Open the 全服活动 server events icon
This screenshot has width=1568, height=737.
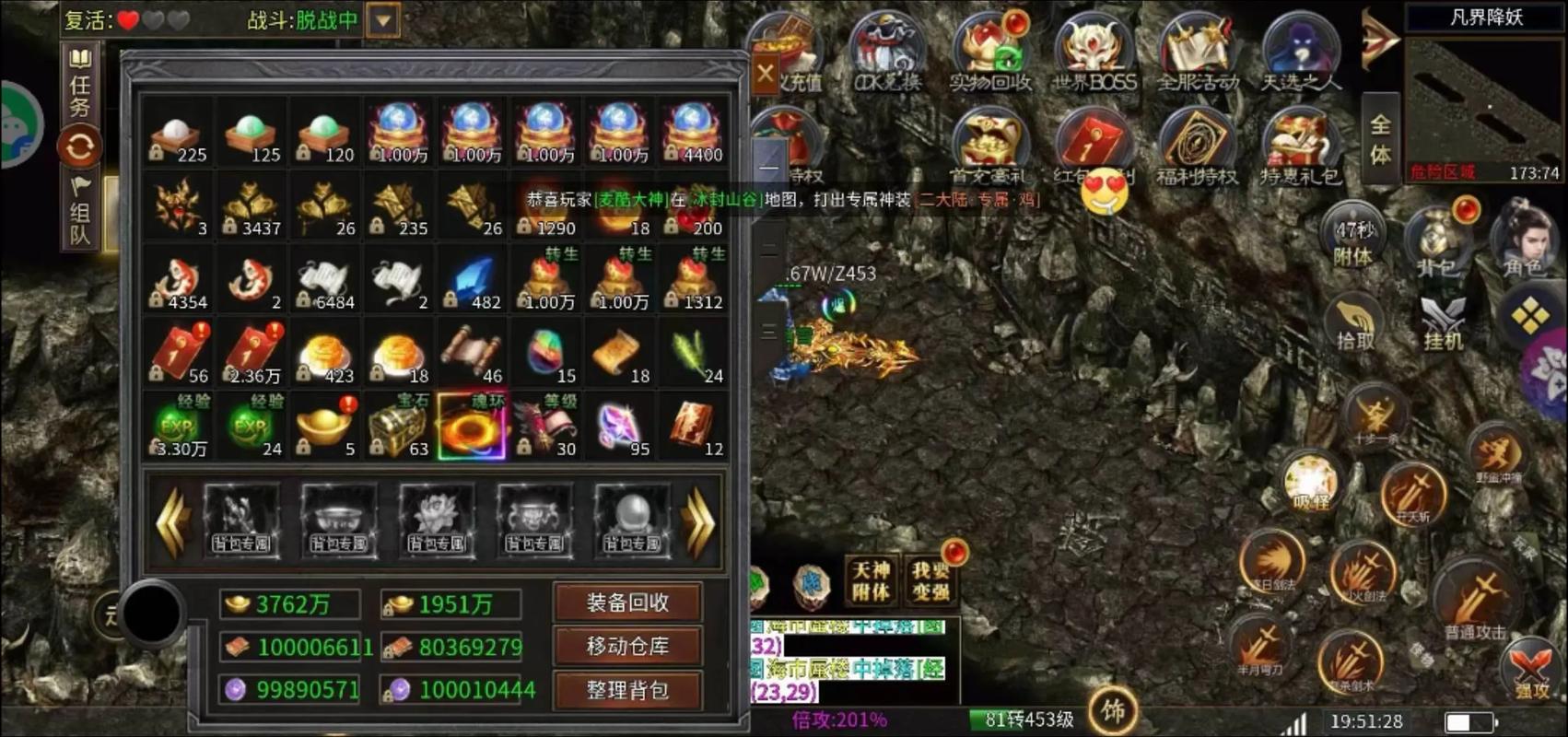1198,53
